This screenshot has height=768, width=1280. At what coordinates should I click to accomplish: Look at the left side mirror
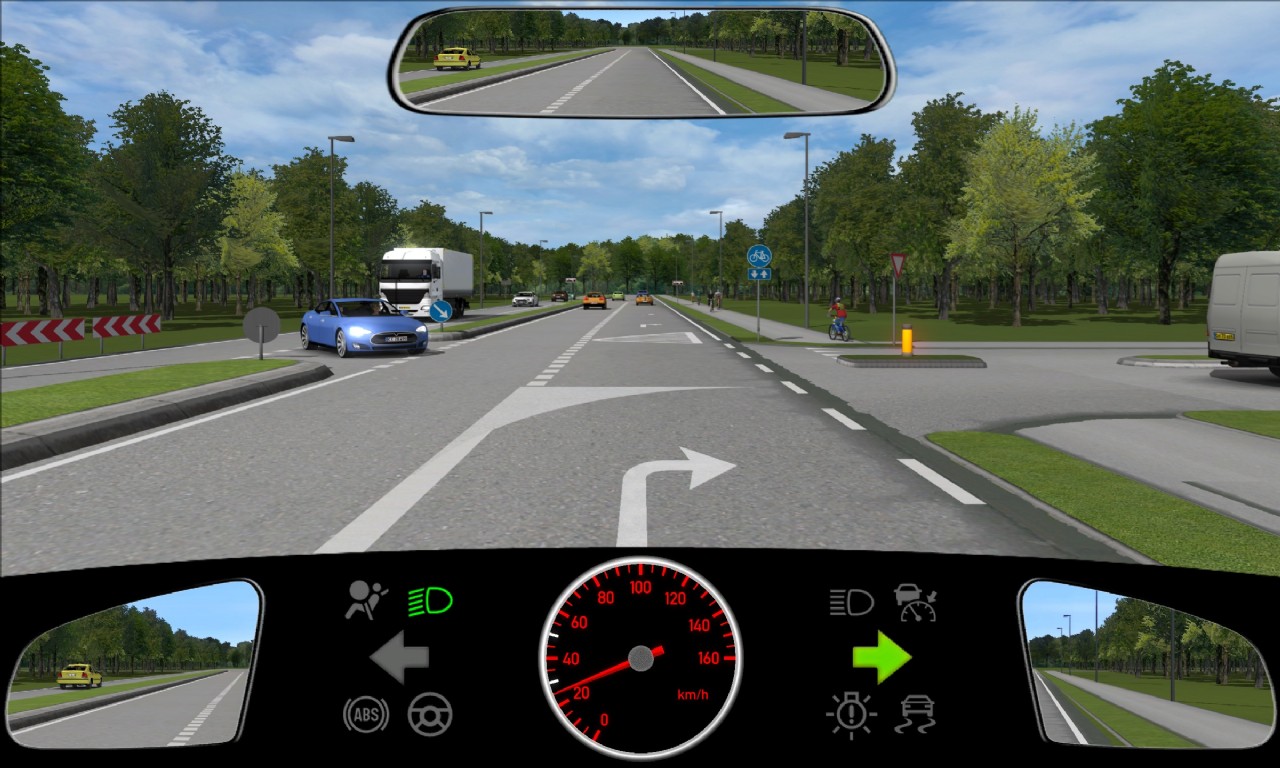pos(134,663)
